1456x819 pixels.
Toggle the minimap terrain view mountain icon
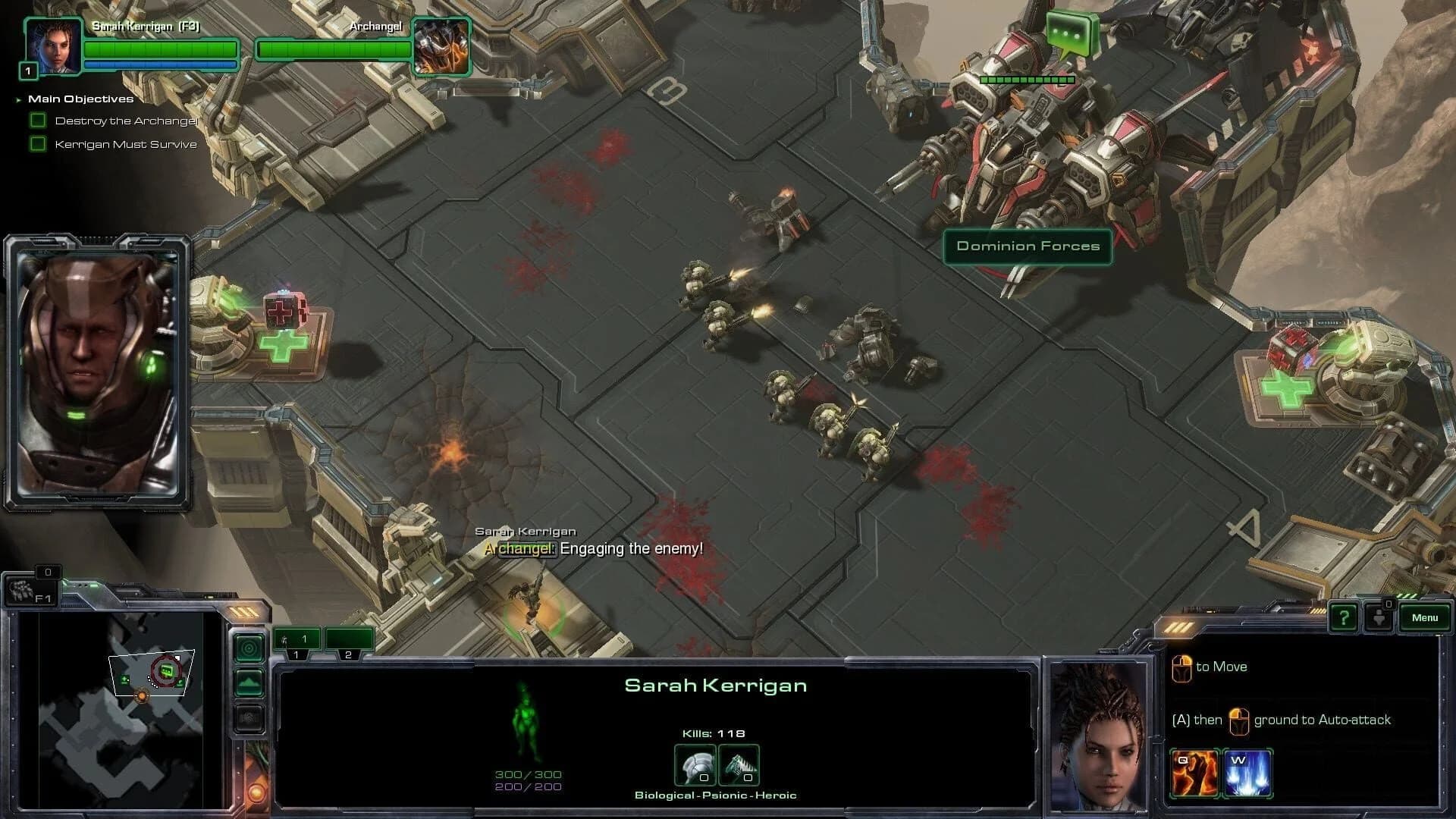click(249, 683)
